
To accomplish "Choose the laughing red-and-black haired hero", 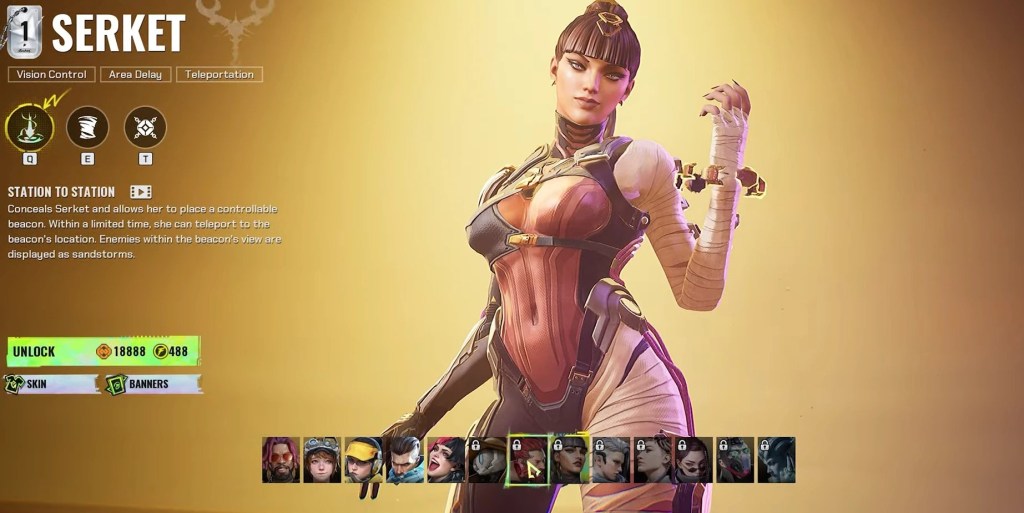I will tap(446, 460).
